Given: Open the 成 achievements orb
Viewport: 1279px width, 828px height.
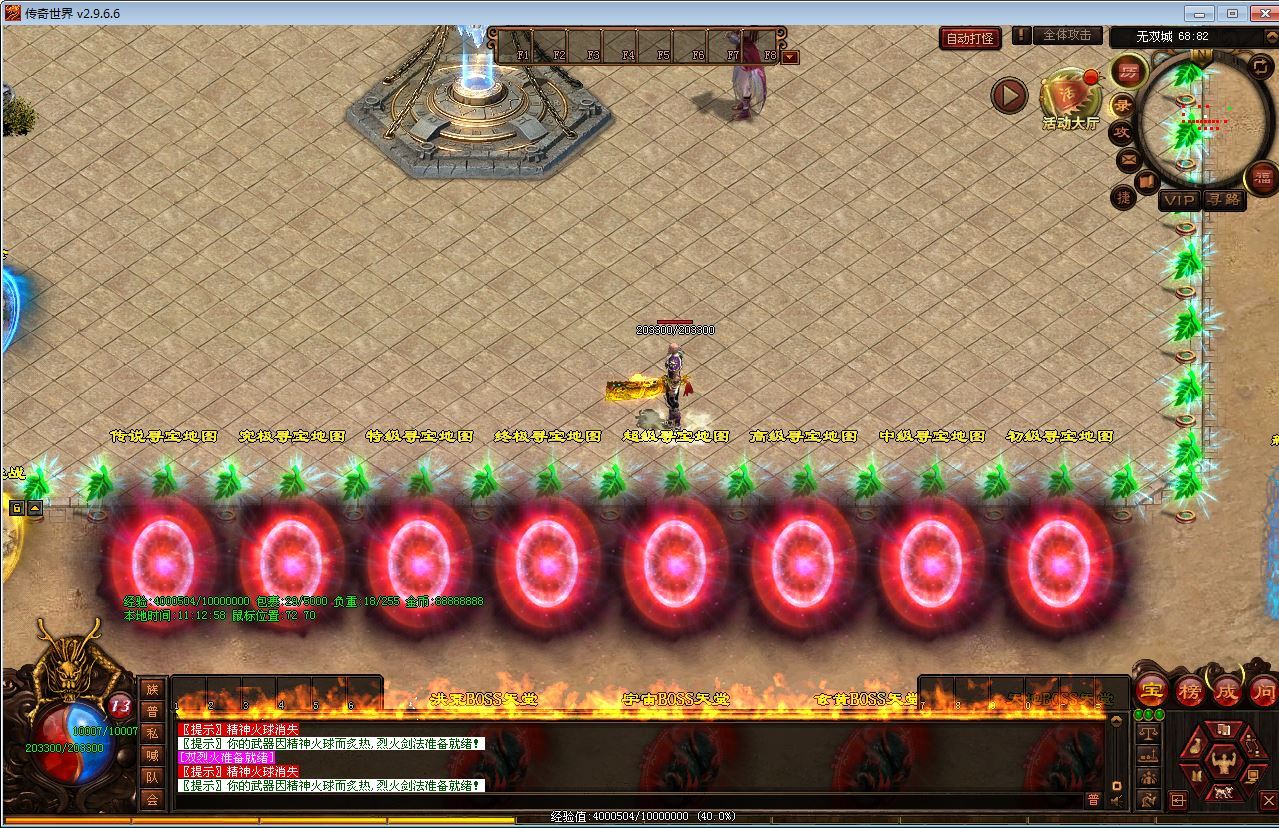Looking at the screenshot, I should [x=1227, y=690].
